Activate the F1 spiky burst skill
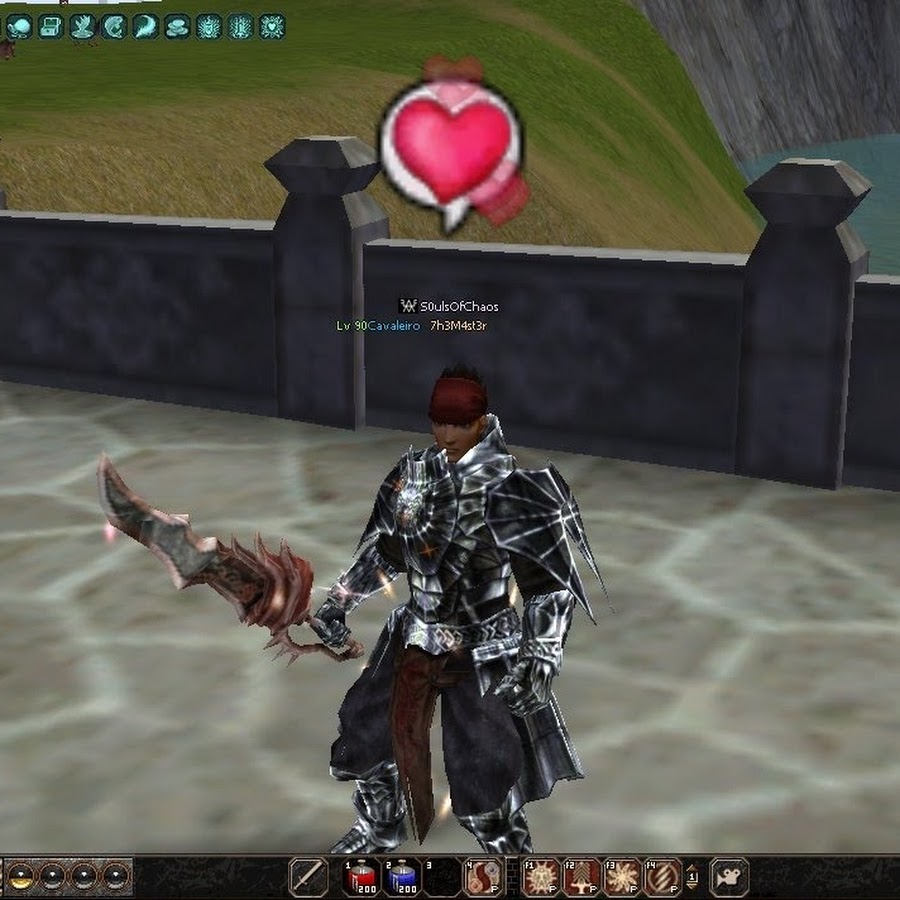The height and width of the screenshot is (900, 900). (541, 877)
